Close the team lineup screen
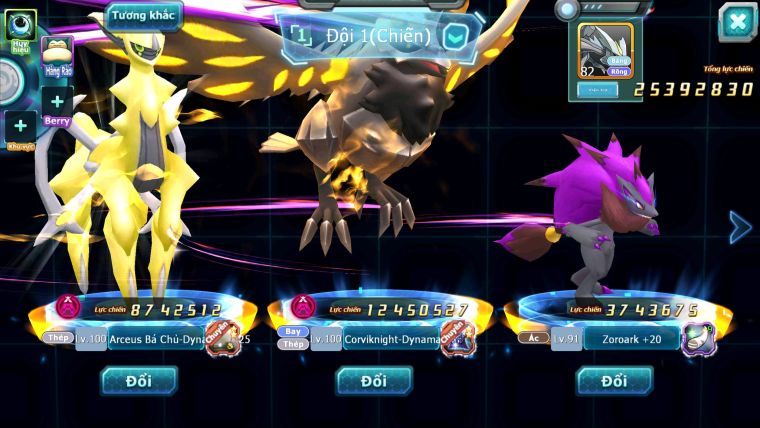This screenshot has width=760, height=428. pos(737,22)
